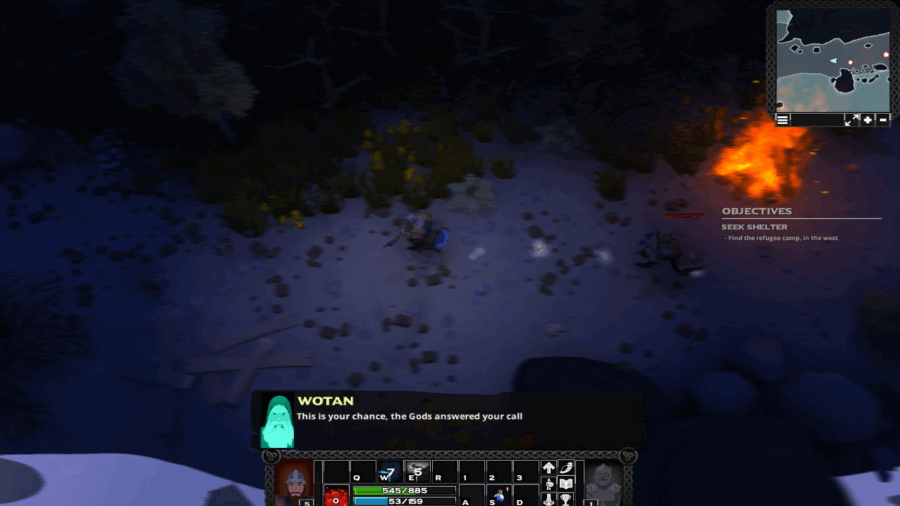Zoom out the minimap with minus
Image resolution: width=900 pixels, height=506 pixels.
click(x=883, y=119)
